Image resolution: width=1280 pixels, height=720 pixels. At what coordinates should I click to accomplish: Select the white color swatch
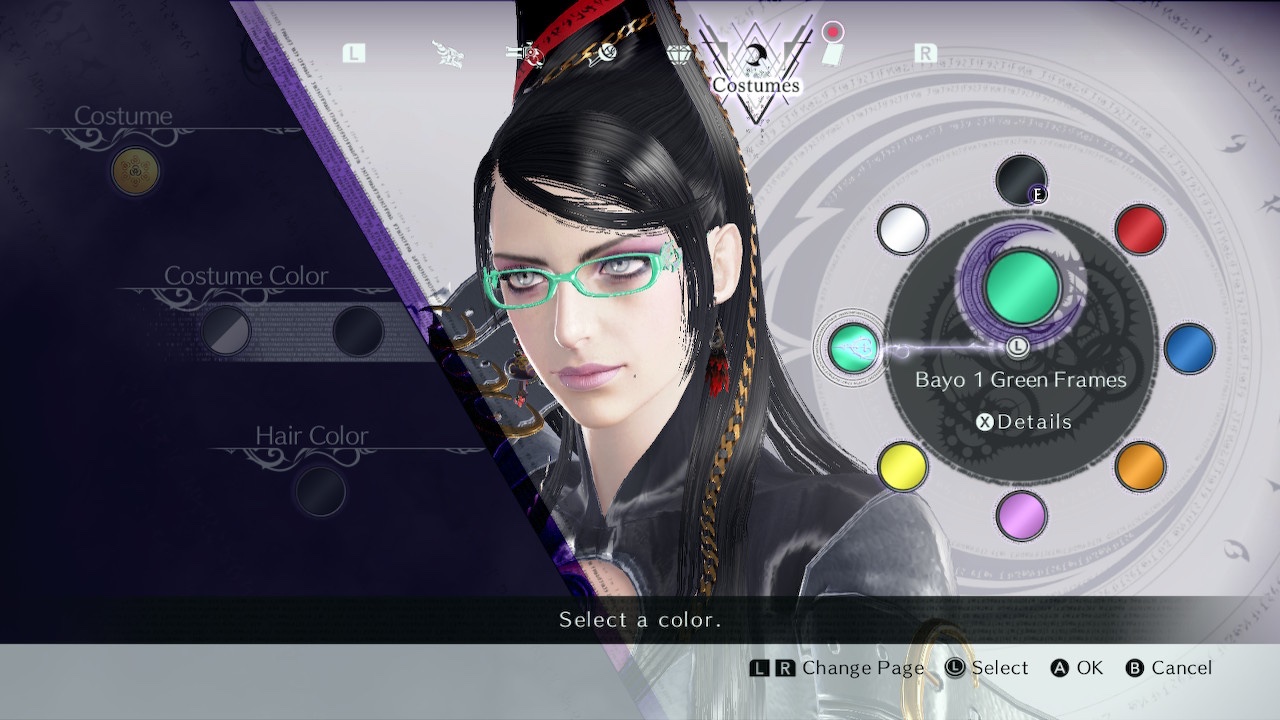click(x=902, y=229)
